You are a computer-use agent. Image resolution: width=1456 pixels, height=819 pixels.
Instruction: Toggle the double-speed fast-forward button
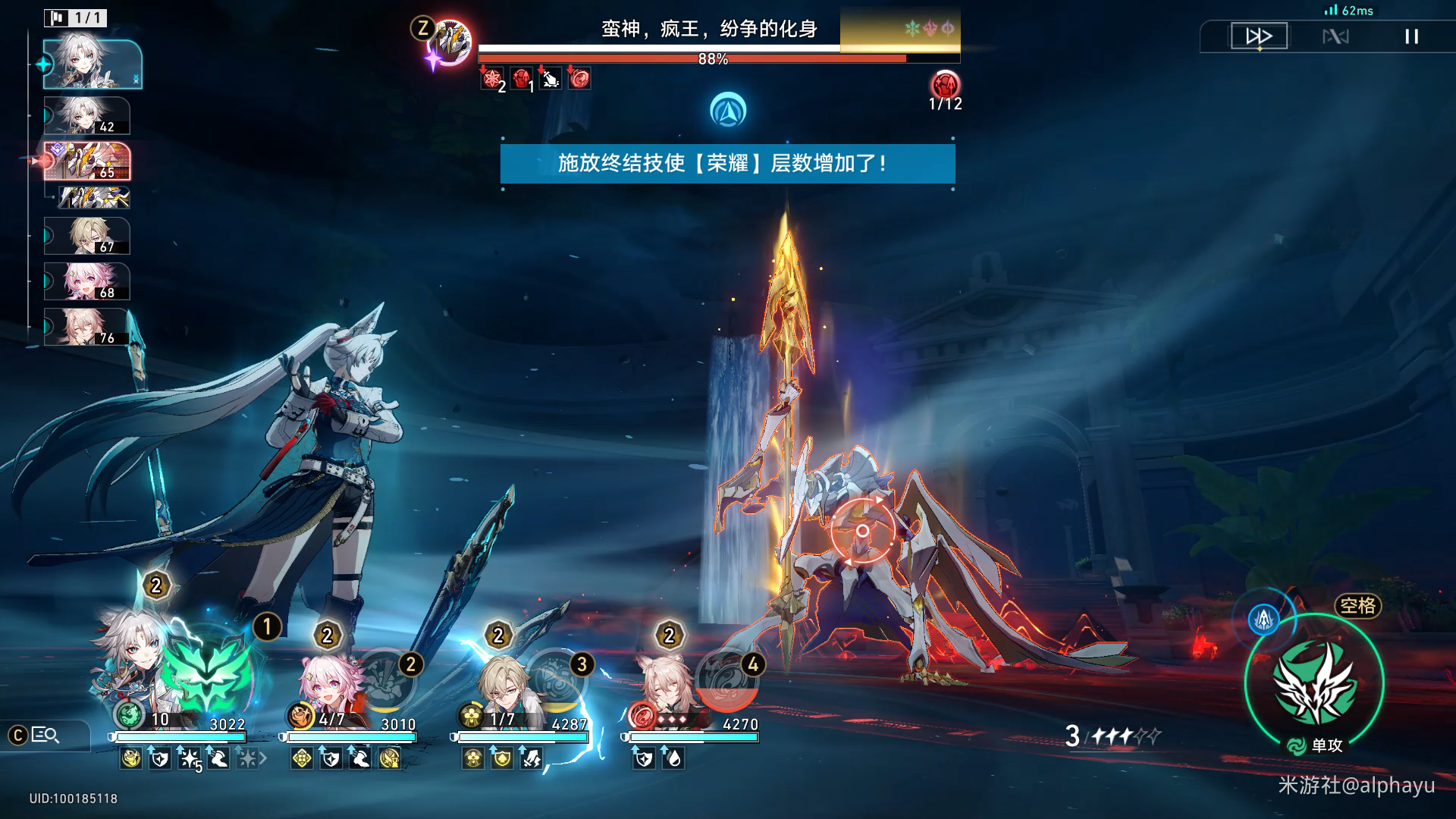(1259, 36)
